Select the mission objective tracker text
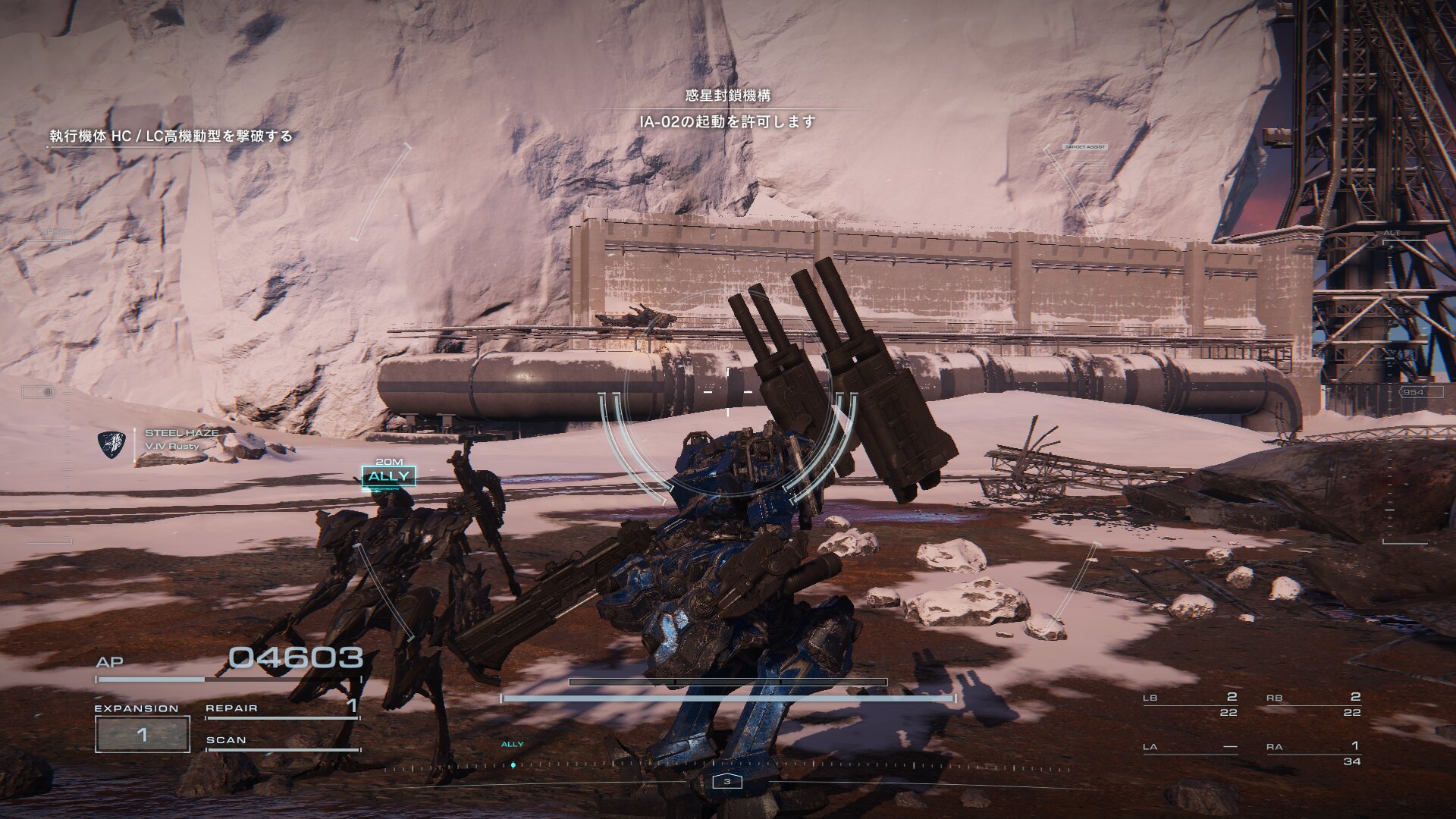The width and height of the screenshot is (1456, 819). coord(171,136)
